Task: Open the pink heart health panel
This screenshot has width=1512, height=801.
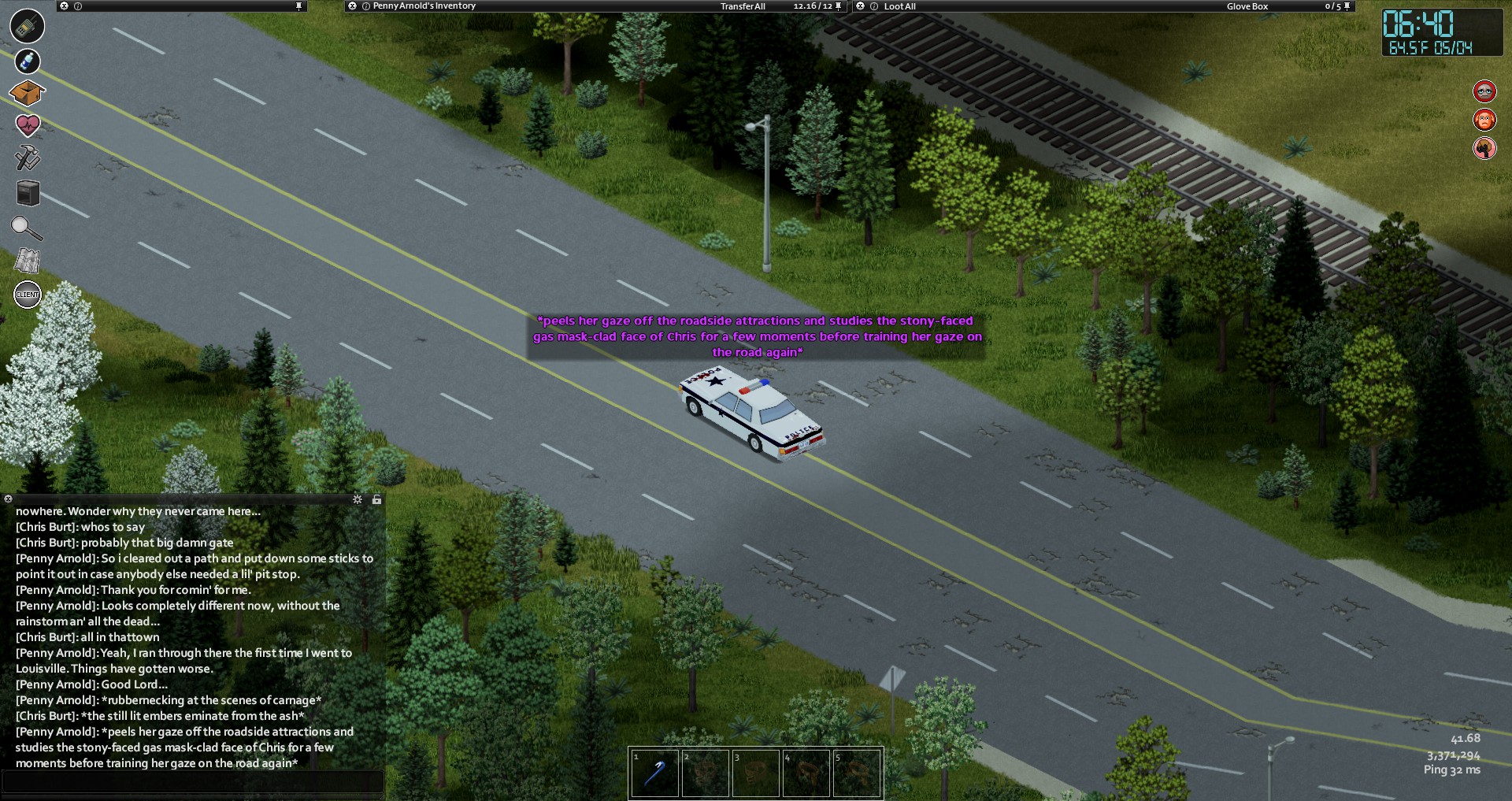Action: (28, 124)
